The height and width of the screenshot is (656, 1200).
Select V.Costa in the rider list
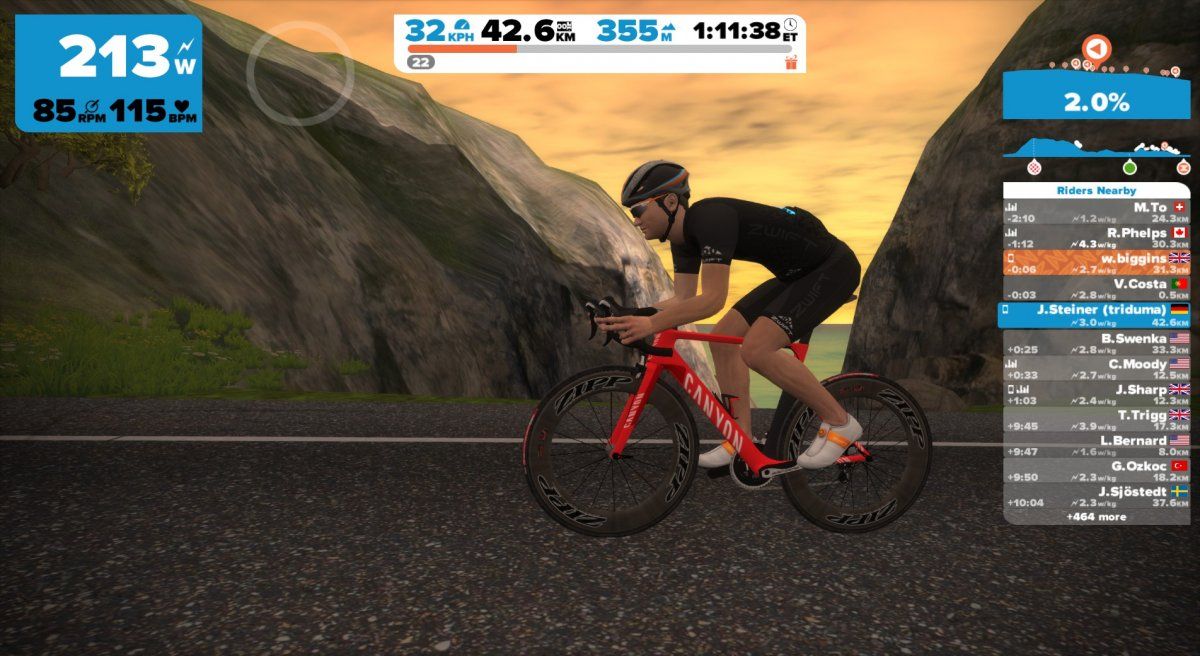pyautogui.click(x=1096, y=289)
